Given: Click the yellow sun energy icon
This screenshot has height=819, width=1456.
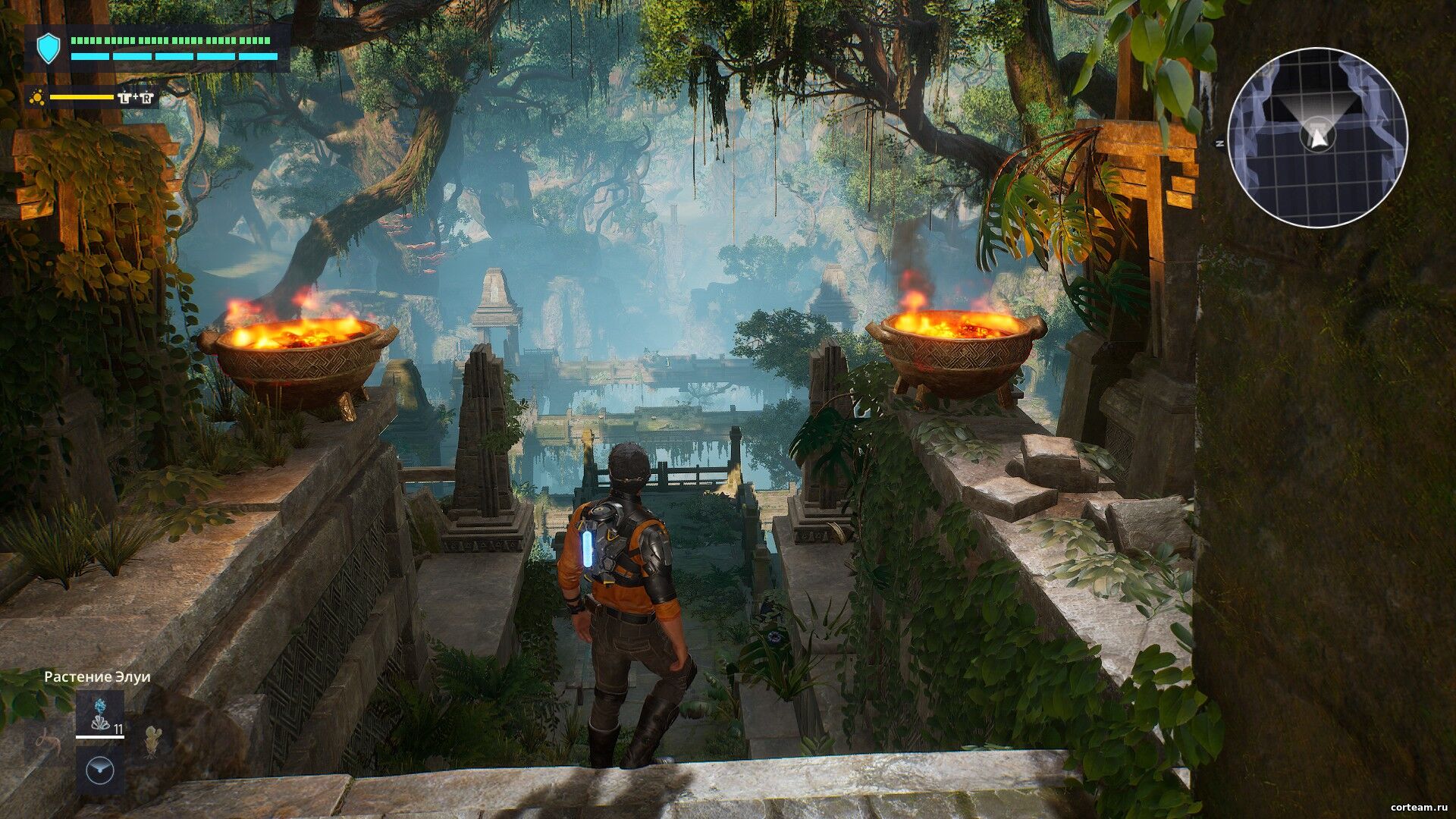Looking at the screenshot, I should (x=36, y=98).
